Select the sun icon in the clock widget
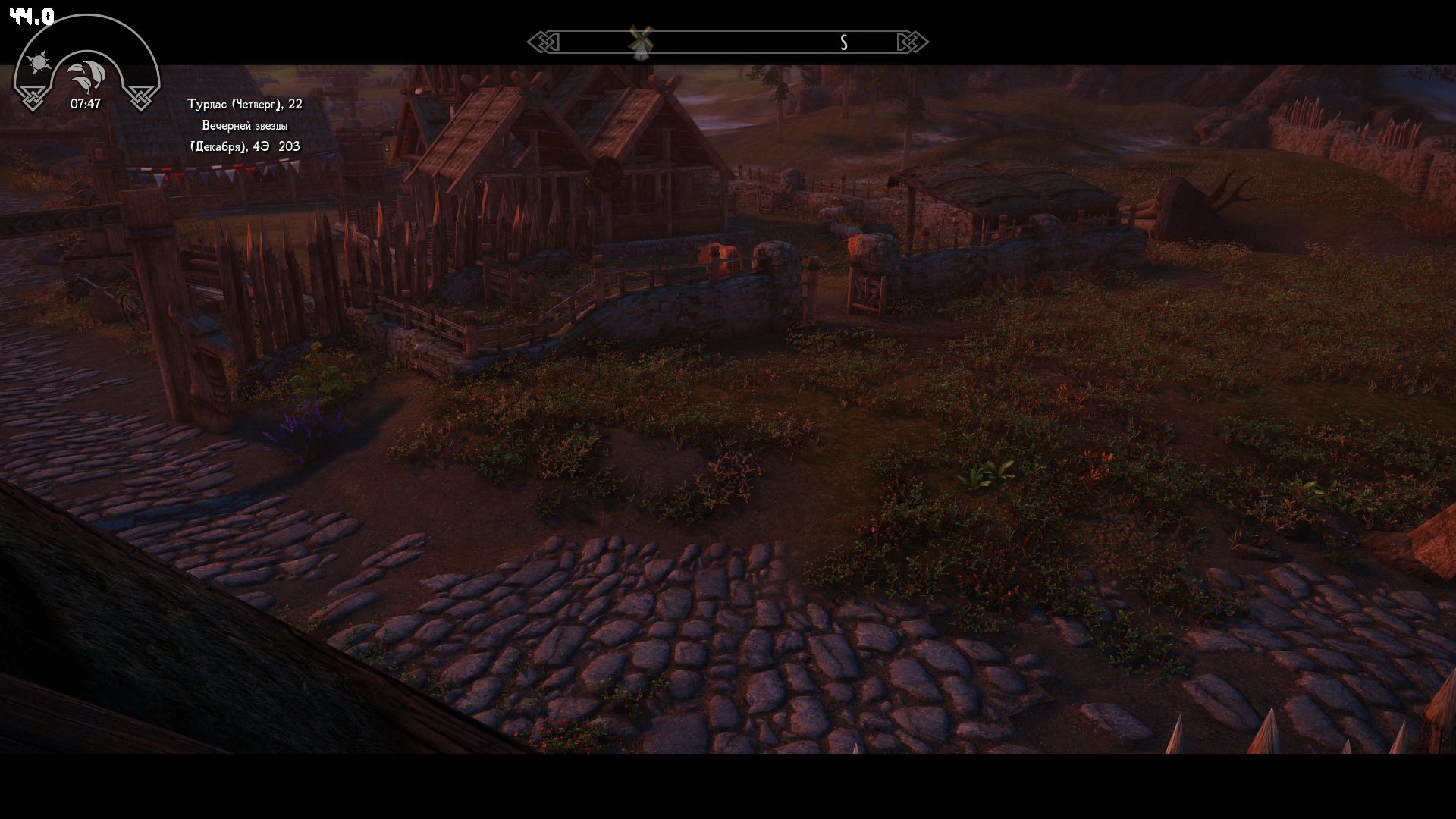Viewport: 1456px width, 819px height. click(39, 62)
